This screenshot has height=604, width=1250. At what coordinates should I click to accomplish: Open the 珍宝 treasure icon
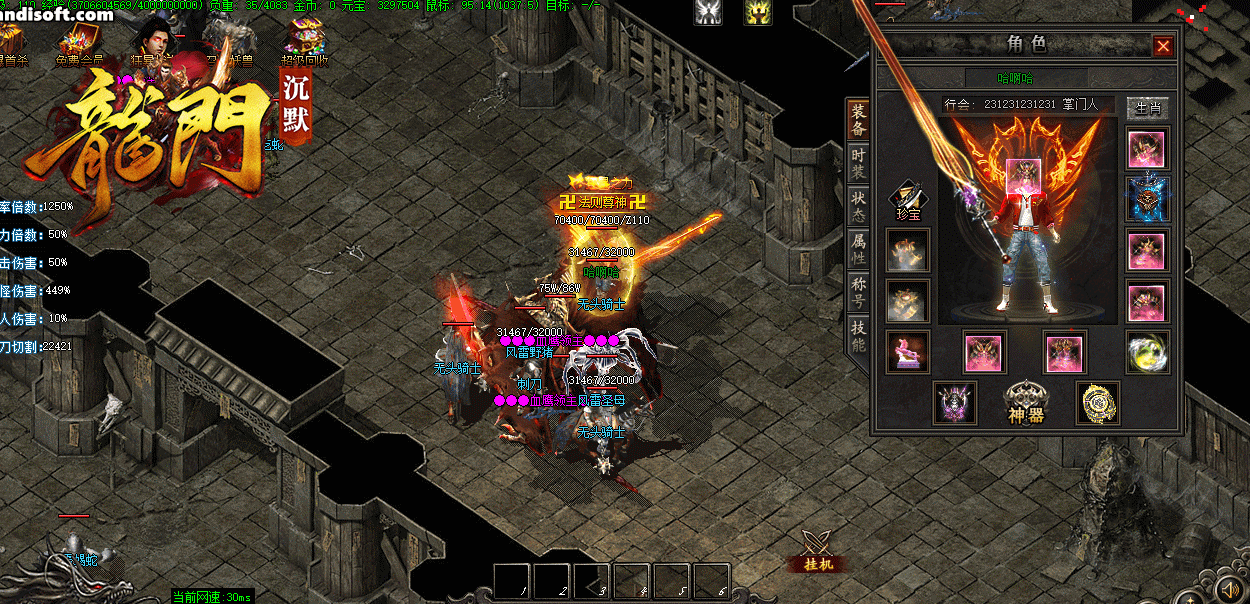tap(907, 200)
